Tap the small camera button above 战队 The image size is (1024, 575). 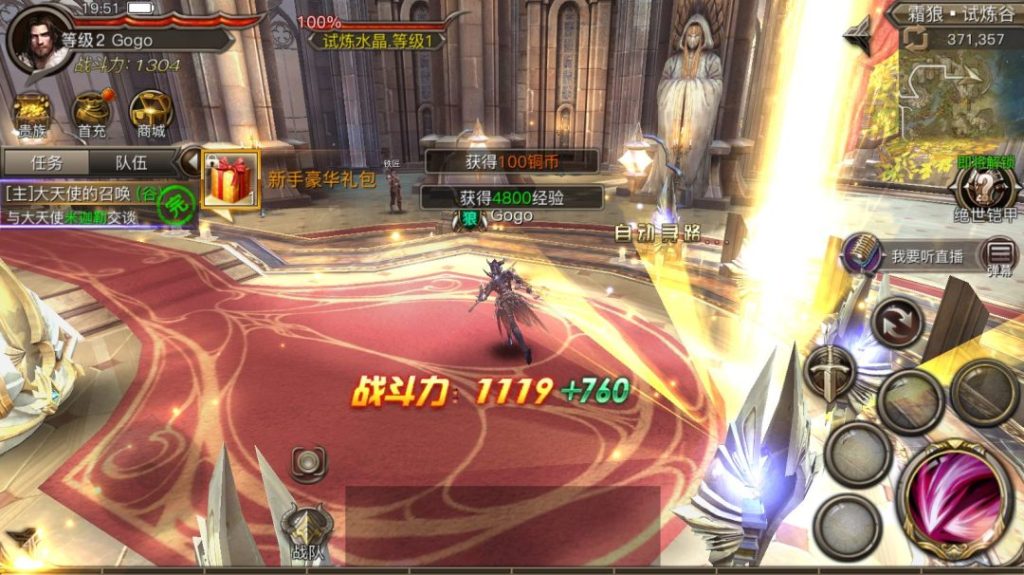[308, 461]
